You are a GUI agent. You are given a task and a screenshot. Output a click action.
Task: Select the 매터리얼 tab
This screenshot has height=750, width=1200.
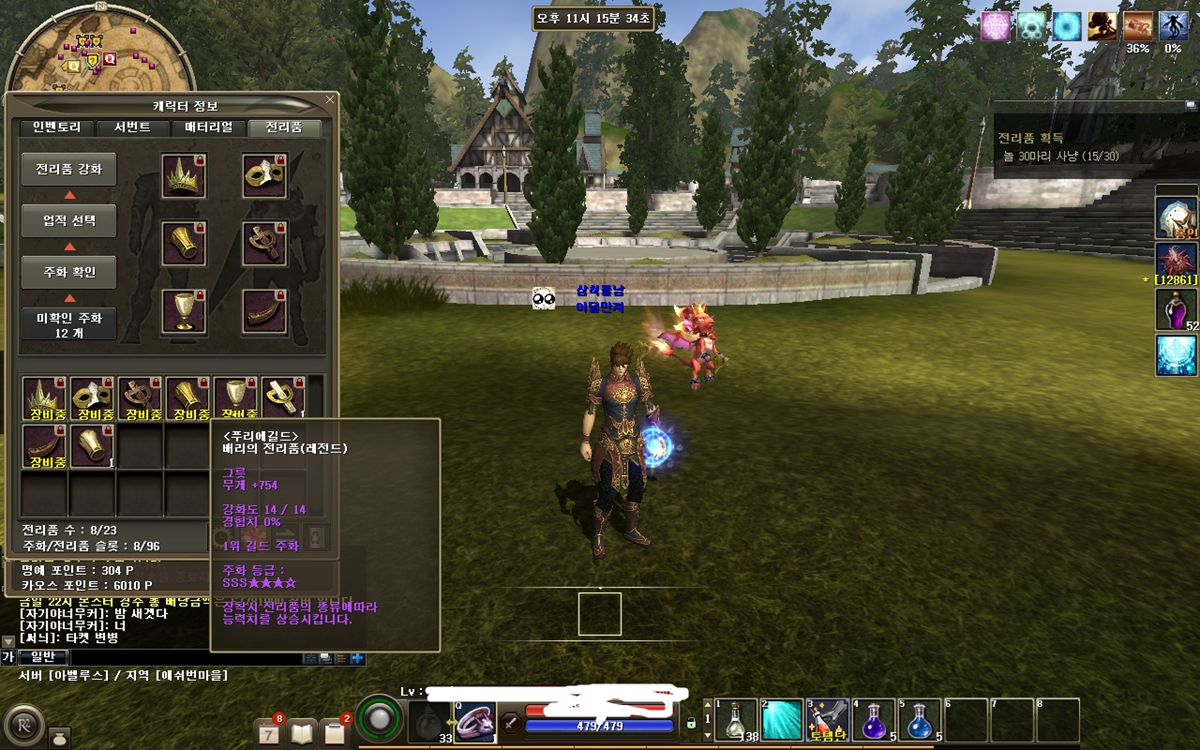click(208, 128)
